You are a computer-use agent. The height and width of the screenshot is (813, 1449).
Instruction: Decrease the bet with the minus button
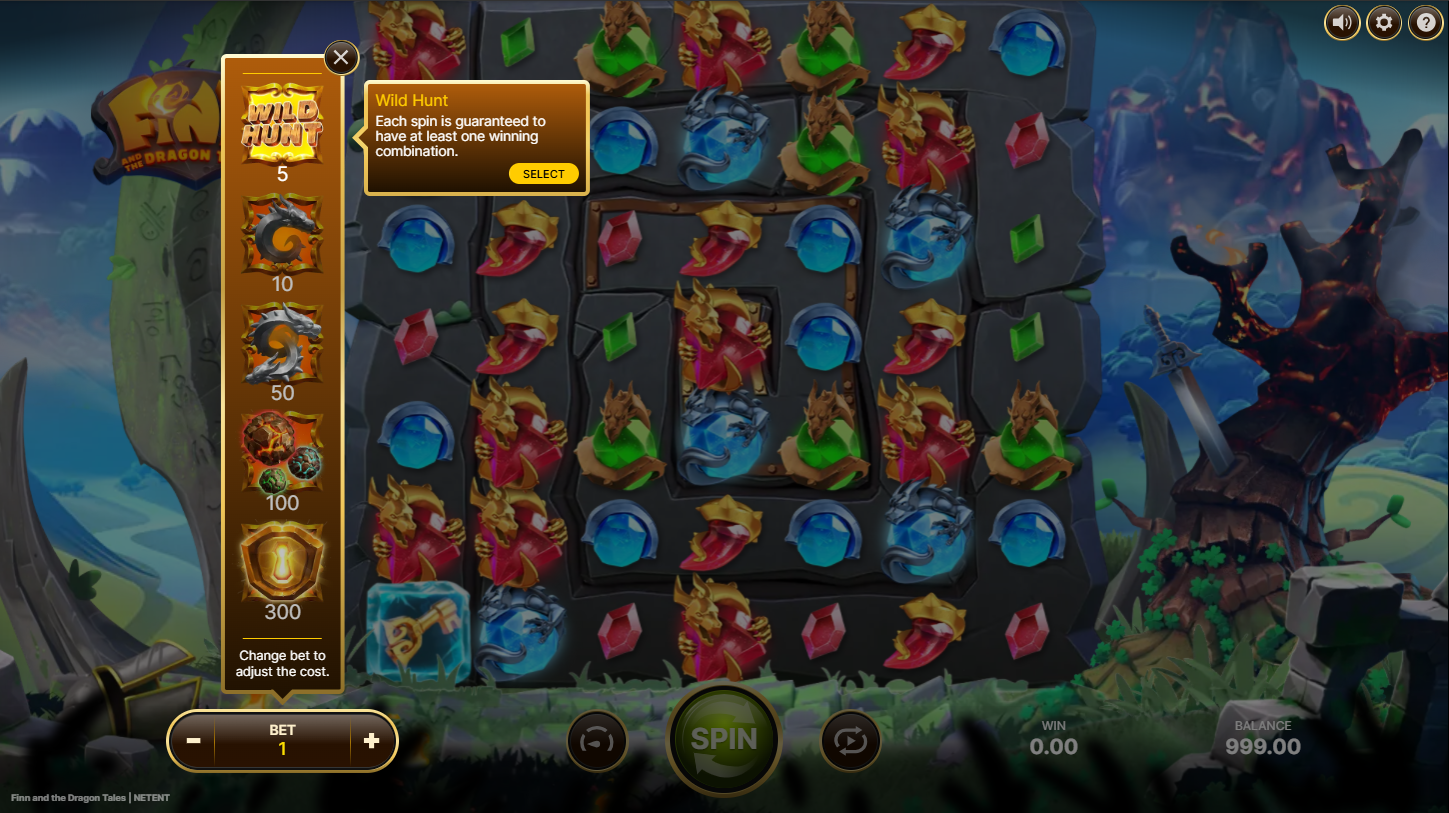[194, 741]
